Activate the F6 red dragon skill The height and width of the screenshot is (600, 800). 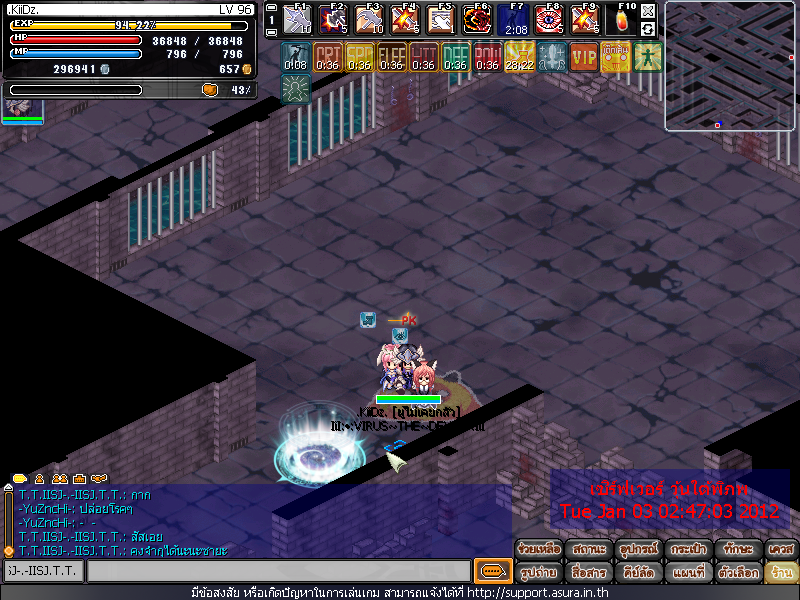coord(477,19)
